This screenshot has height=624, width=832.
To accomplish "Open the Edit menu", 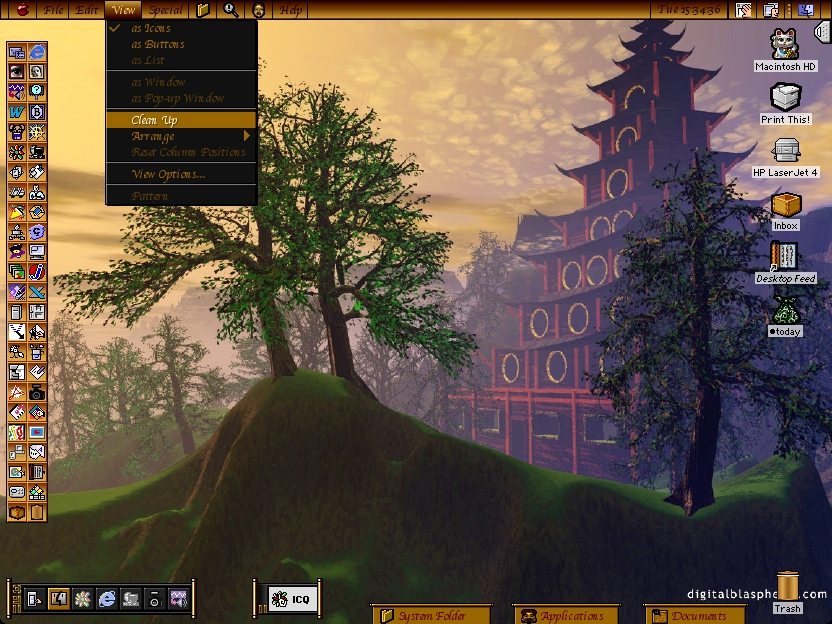I will (87, 10).
